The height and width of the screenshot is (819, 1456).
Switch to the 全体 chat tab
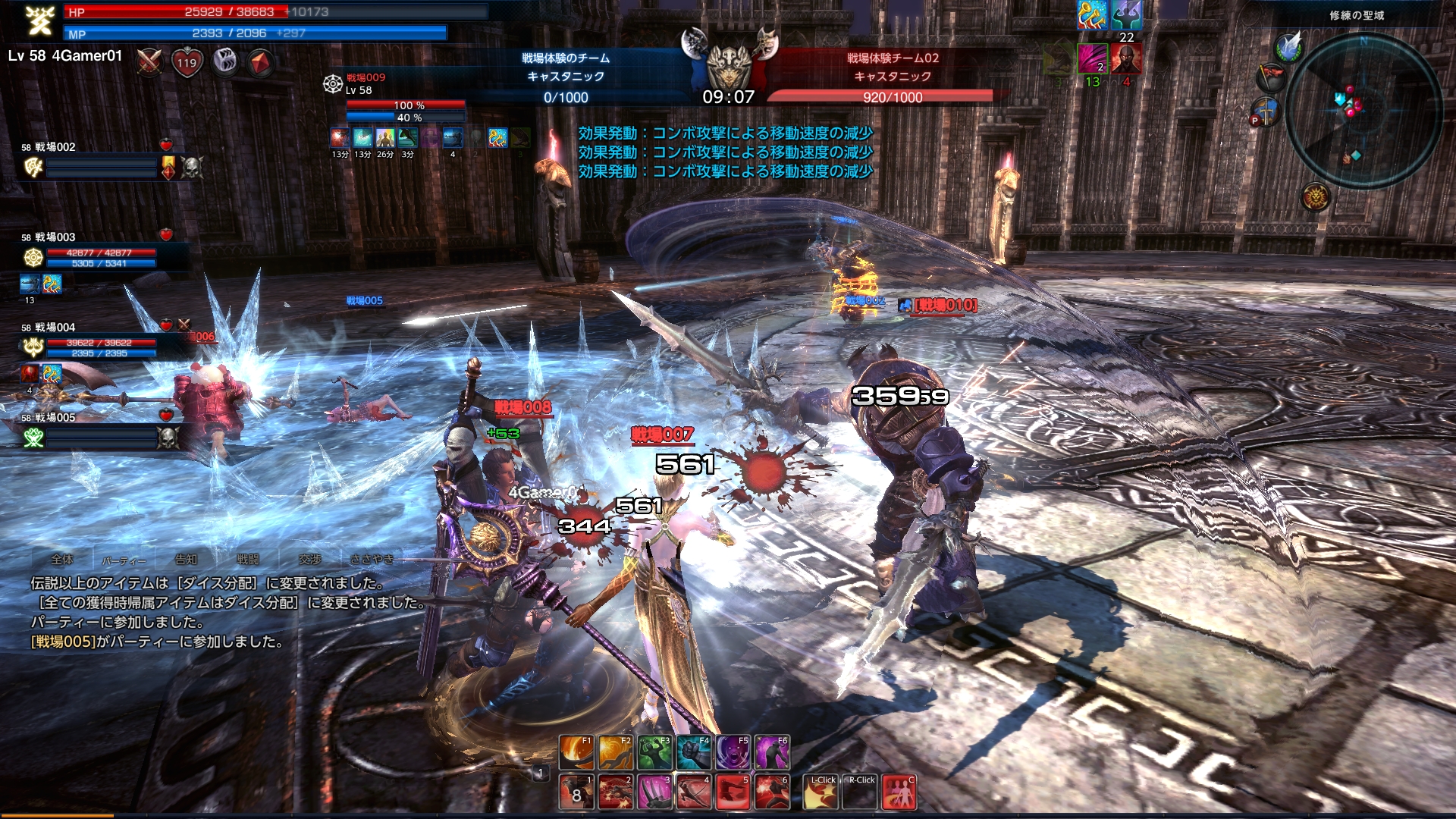click(62, 560)
